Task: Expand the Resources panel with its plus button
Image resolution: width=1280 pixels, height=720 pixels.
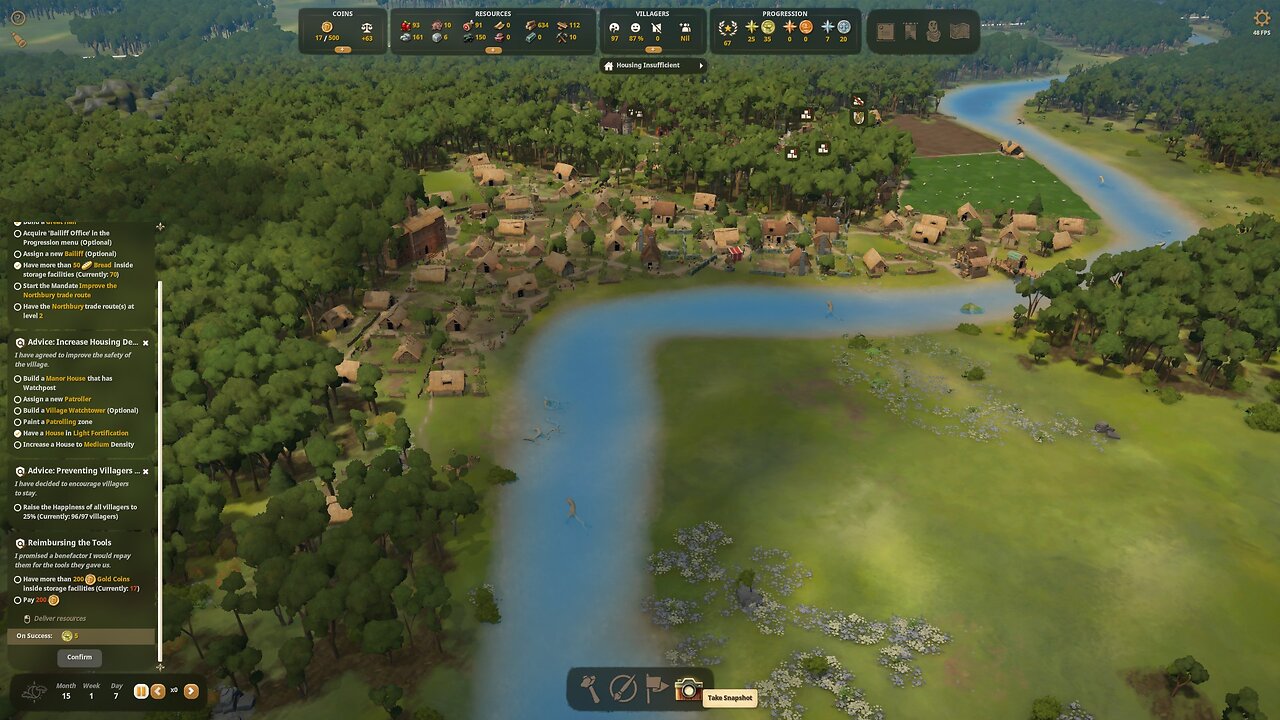Action: pyautogui.click(x=492, y=49)
